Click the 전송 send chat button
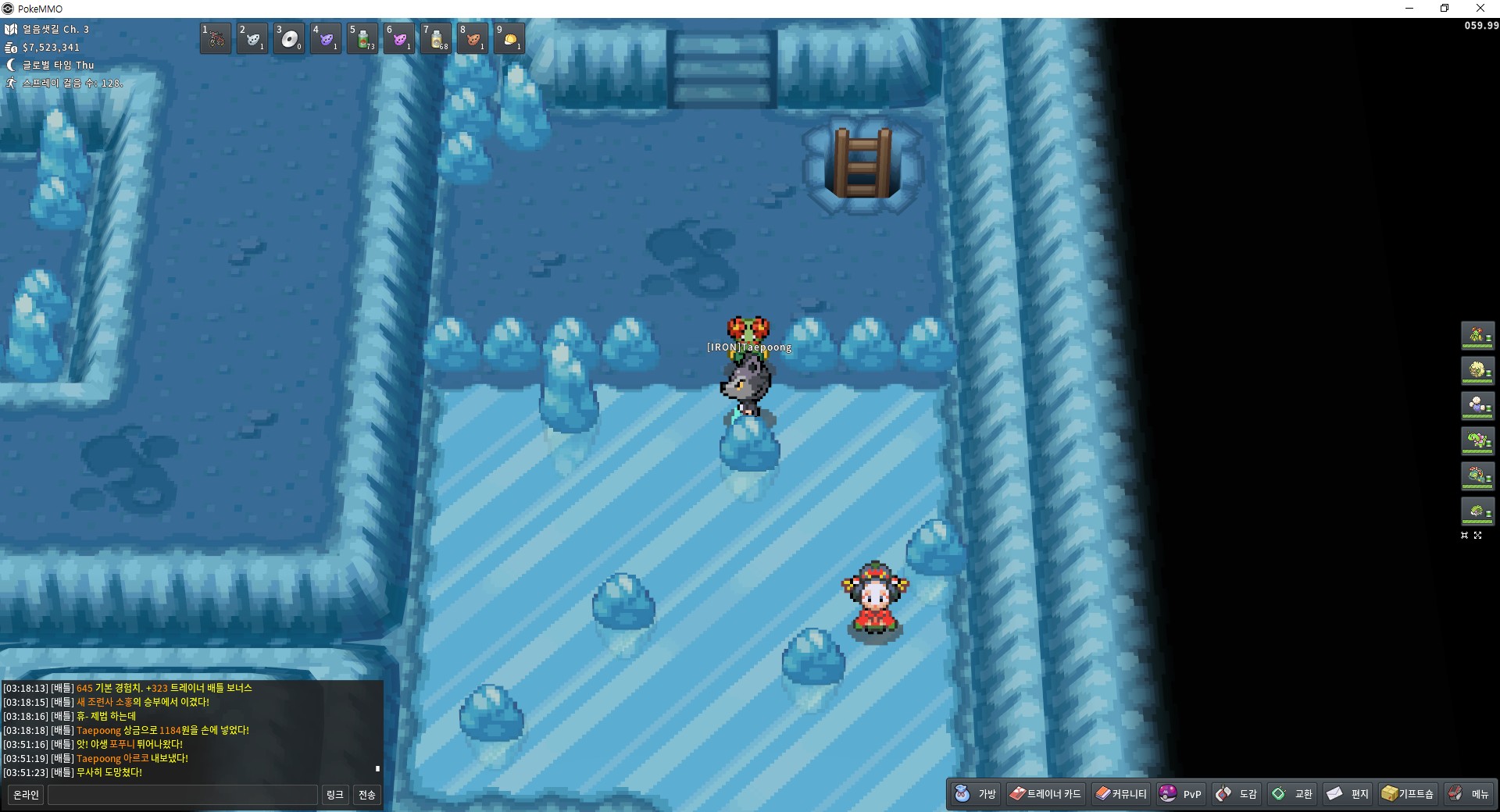 [367, 795]
